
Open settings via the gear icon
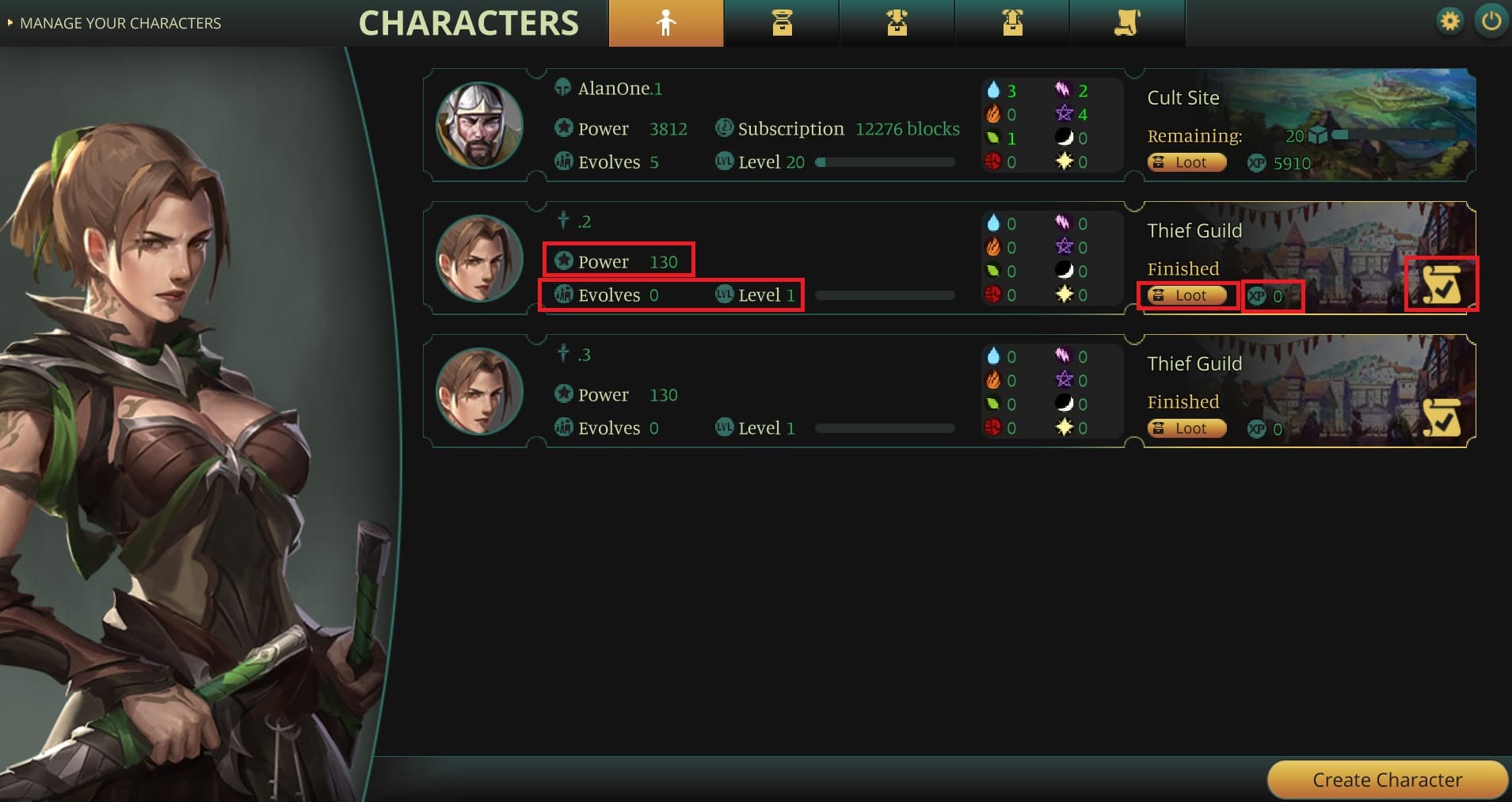[x=1449, y=21]
